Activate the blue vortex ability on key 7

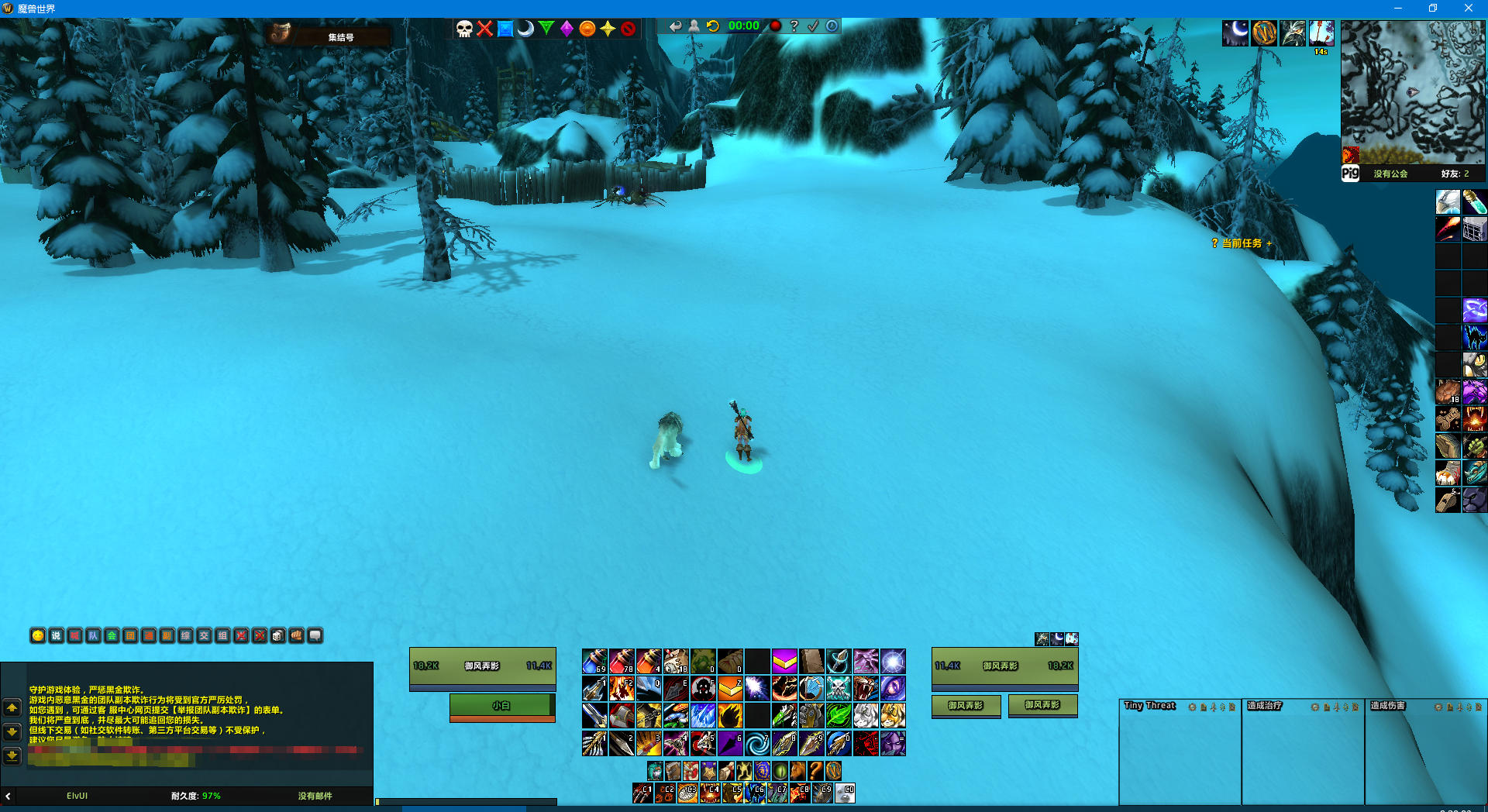(x=757, y=743)
